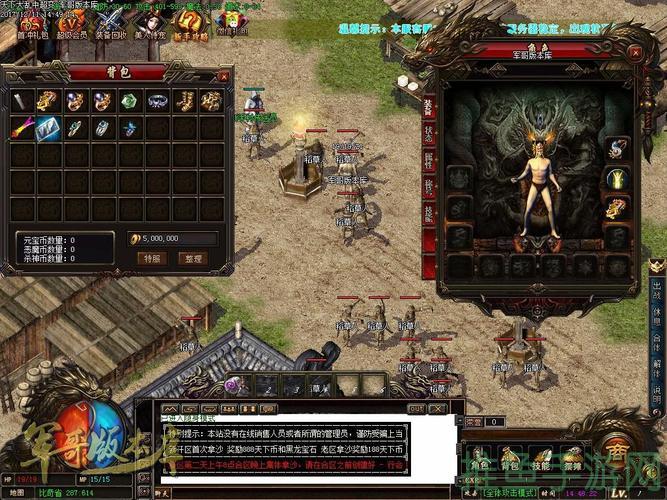Select the silver bracelet item in the backpack
This screenshot has height=500, width=667.
coord(157,101)
